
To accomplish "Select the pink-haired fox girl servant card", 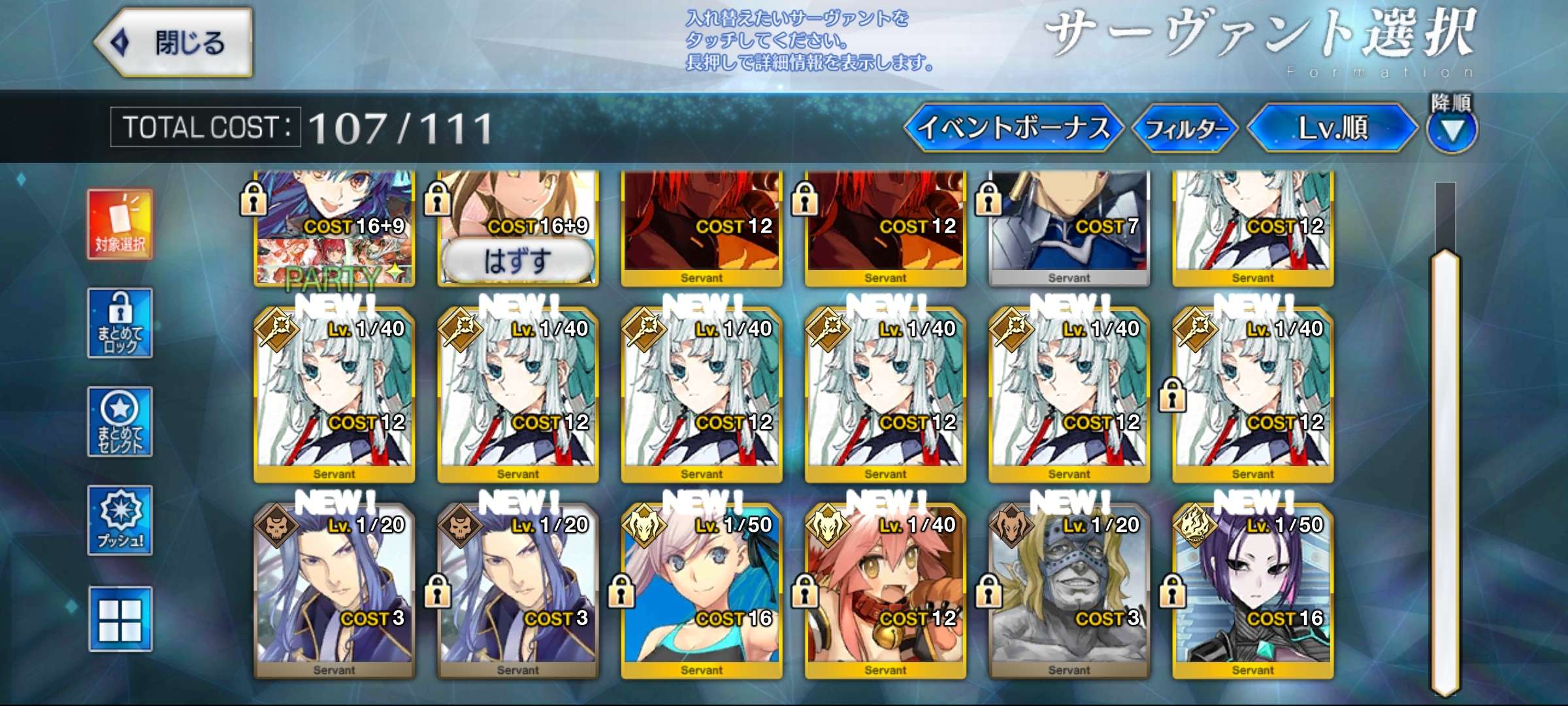I will tap(885, 588).
